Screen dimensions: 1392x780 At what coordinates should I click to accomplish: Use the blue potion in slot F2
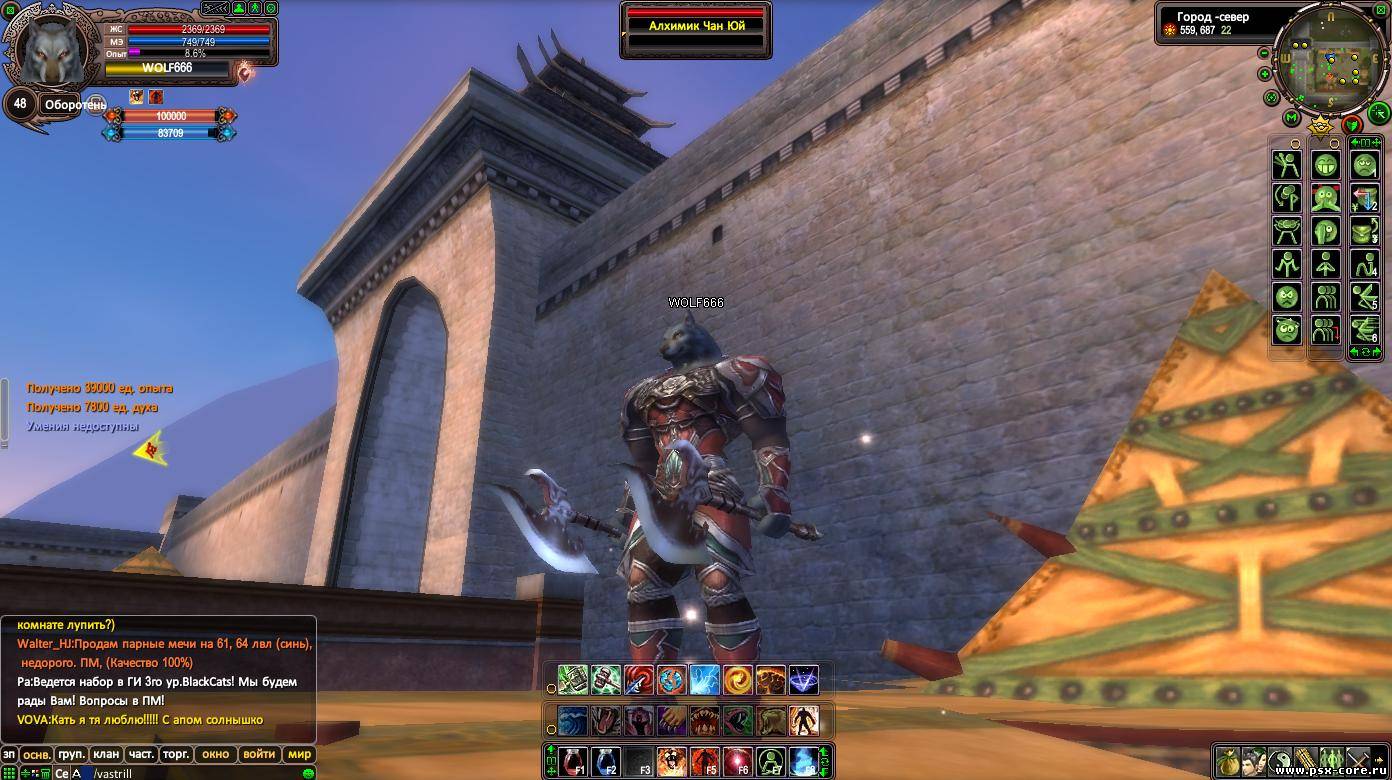[606, 762]
